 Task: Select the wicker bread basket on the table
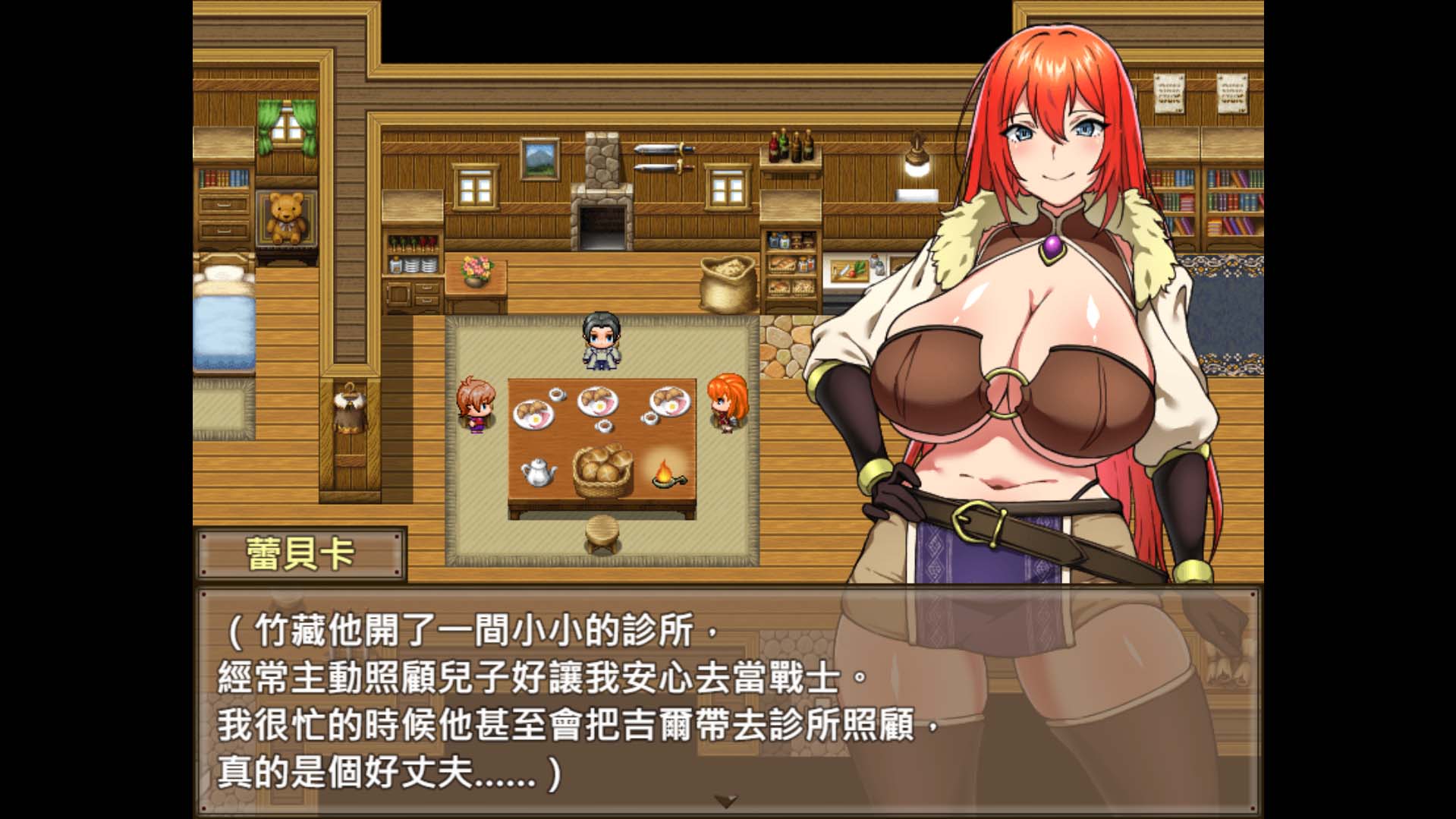(602, 468)
